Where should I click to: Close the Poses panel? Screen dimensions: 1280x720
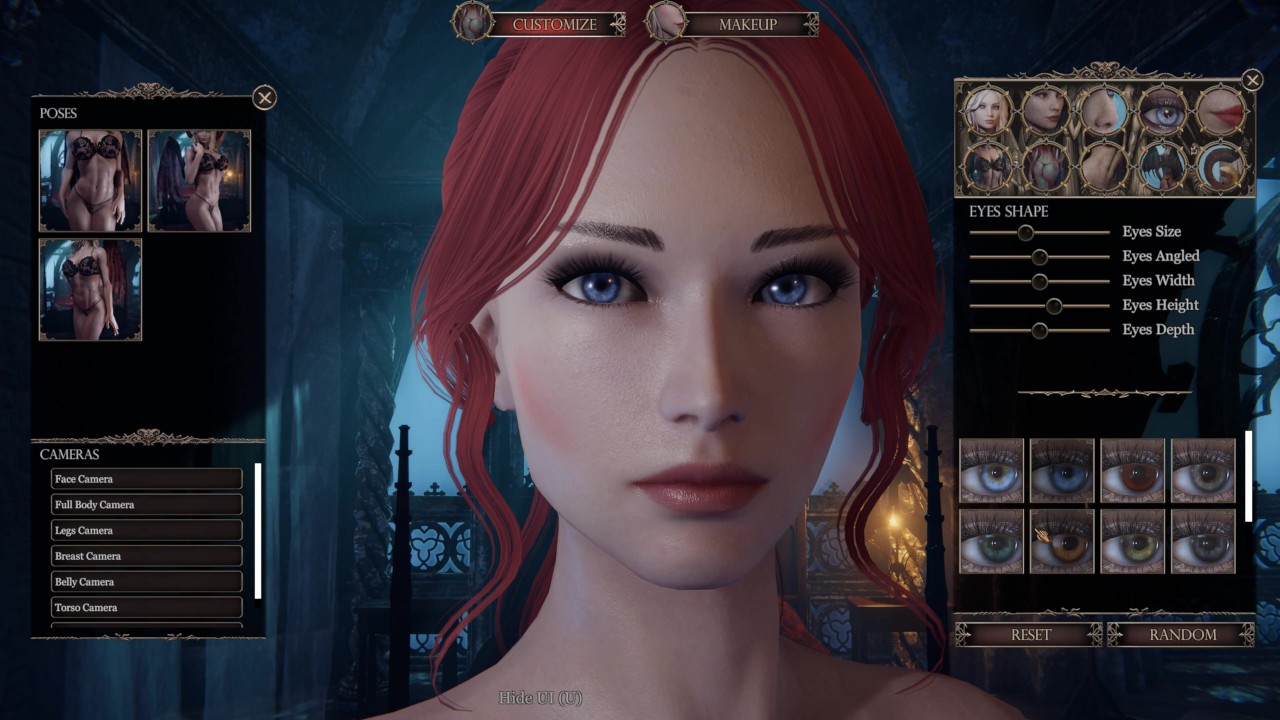click(264, 97)
